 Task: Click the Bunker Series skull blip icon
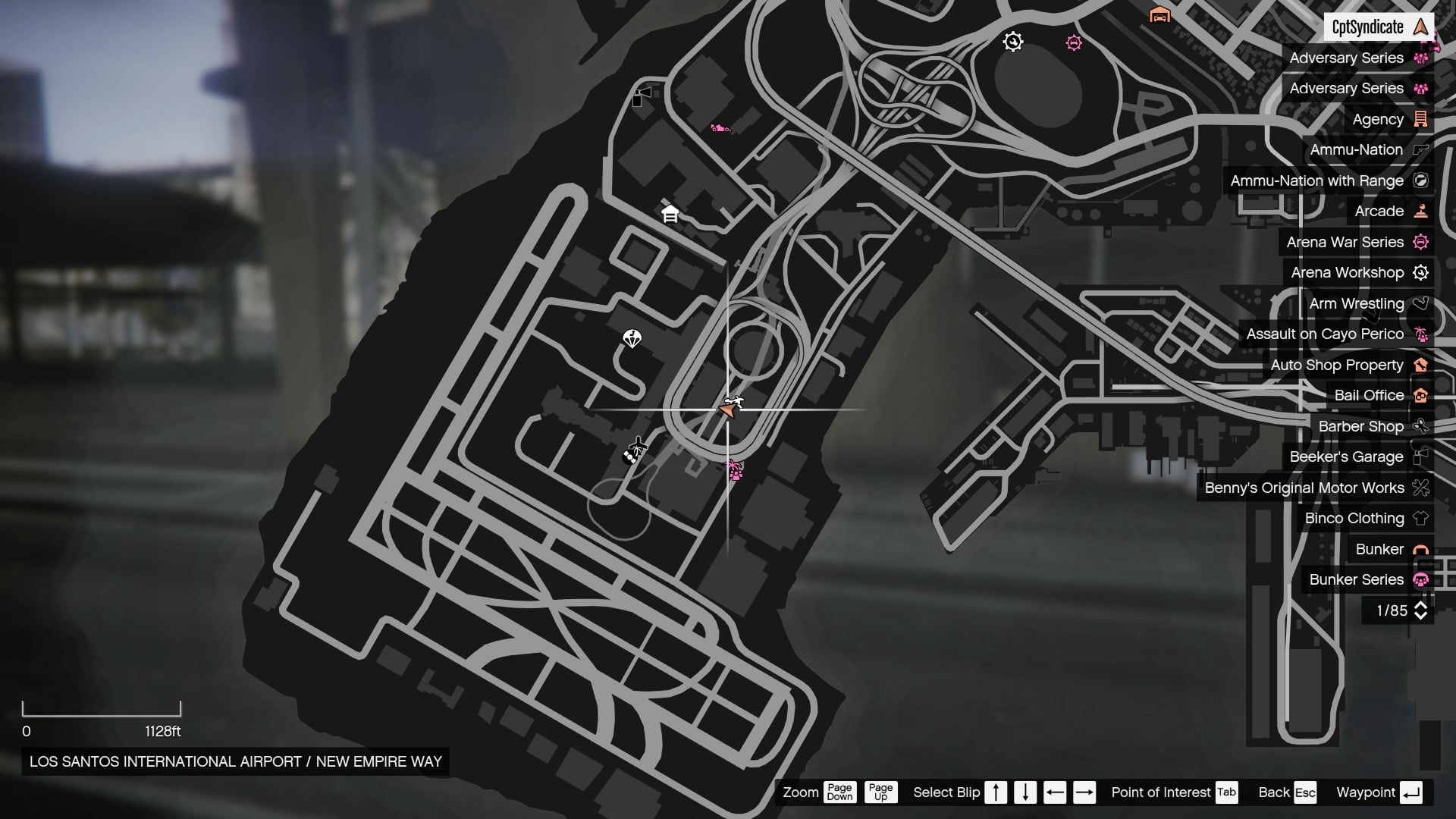[x=1420, y=579]
